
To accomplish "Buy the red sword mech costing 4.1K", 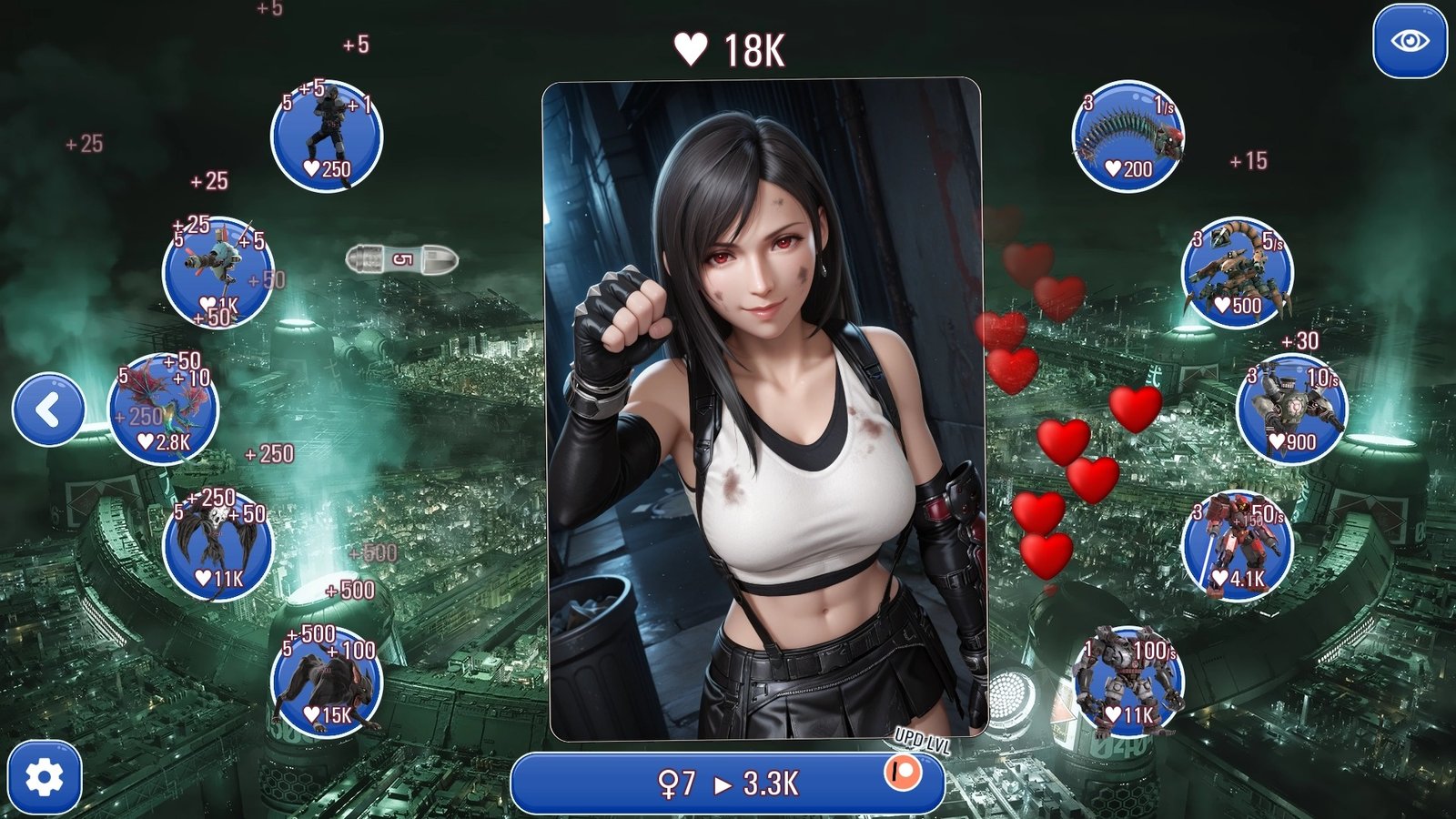I will 1238,546.
